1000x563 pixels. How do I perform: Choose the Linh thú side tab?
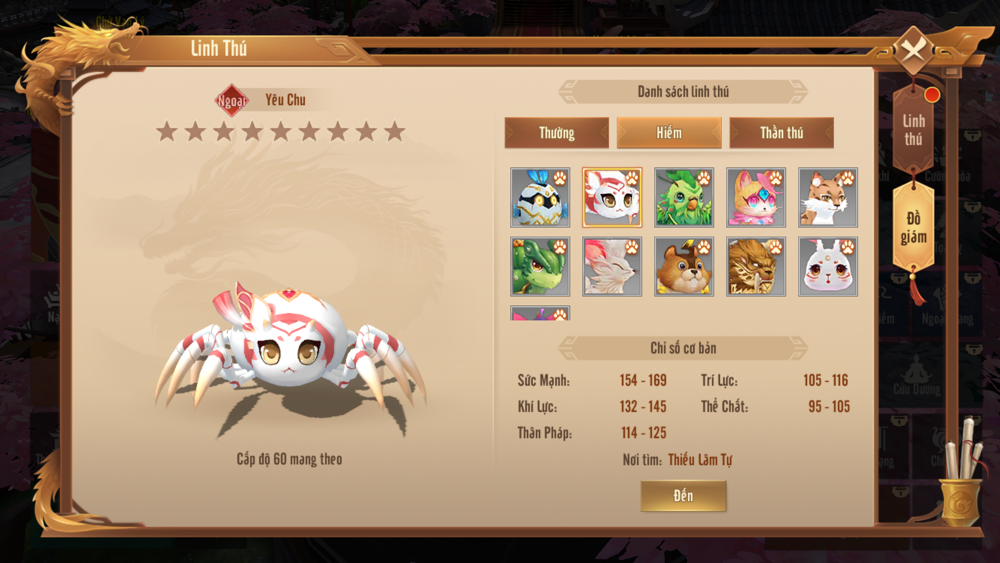[x=913, y=130]
